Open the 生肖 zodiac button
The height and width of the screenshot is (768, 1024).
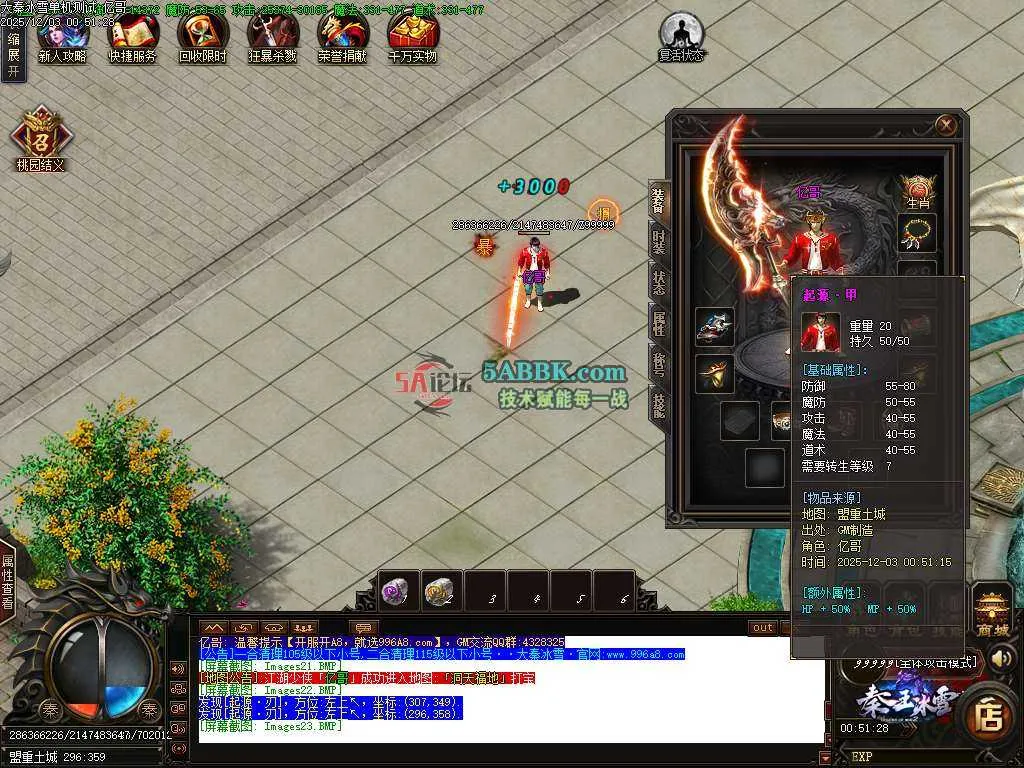[x=917, y=190]
